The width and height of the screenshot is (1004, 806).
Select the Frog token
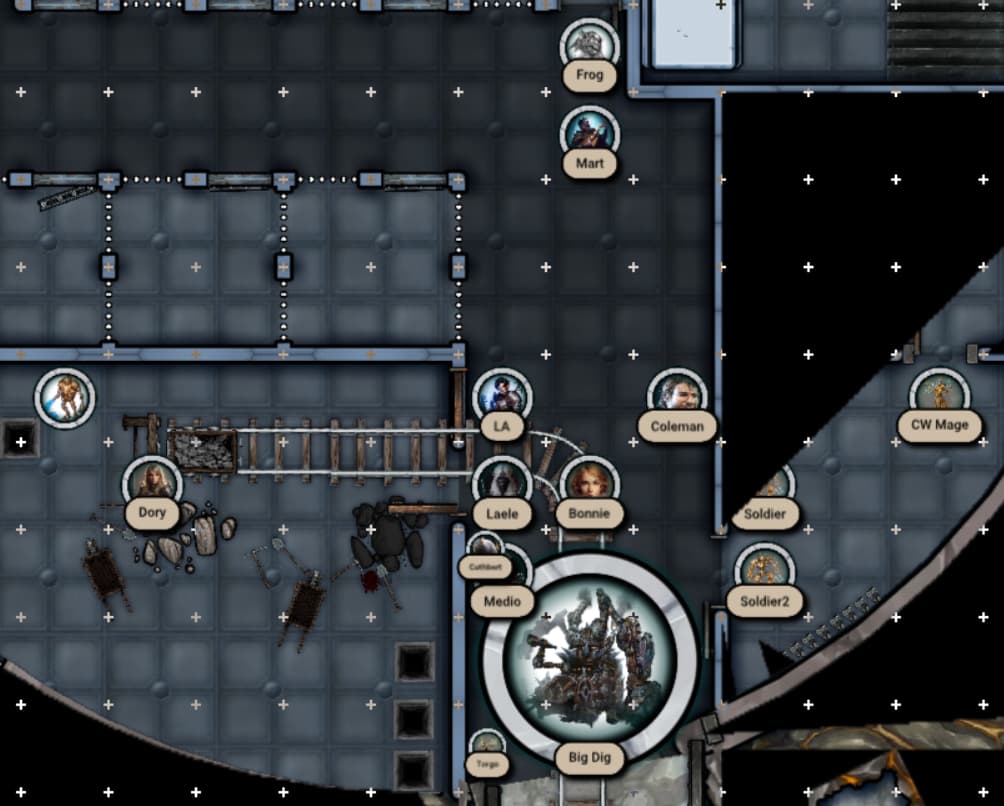590,46
